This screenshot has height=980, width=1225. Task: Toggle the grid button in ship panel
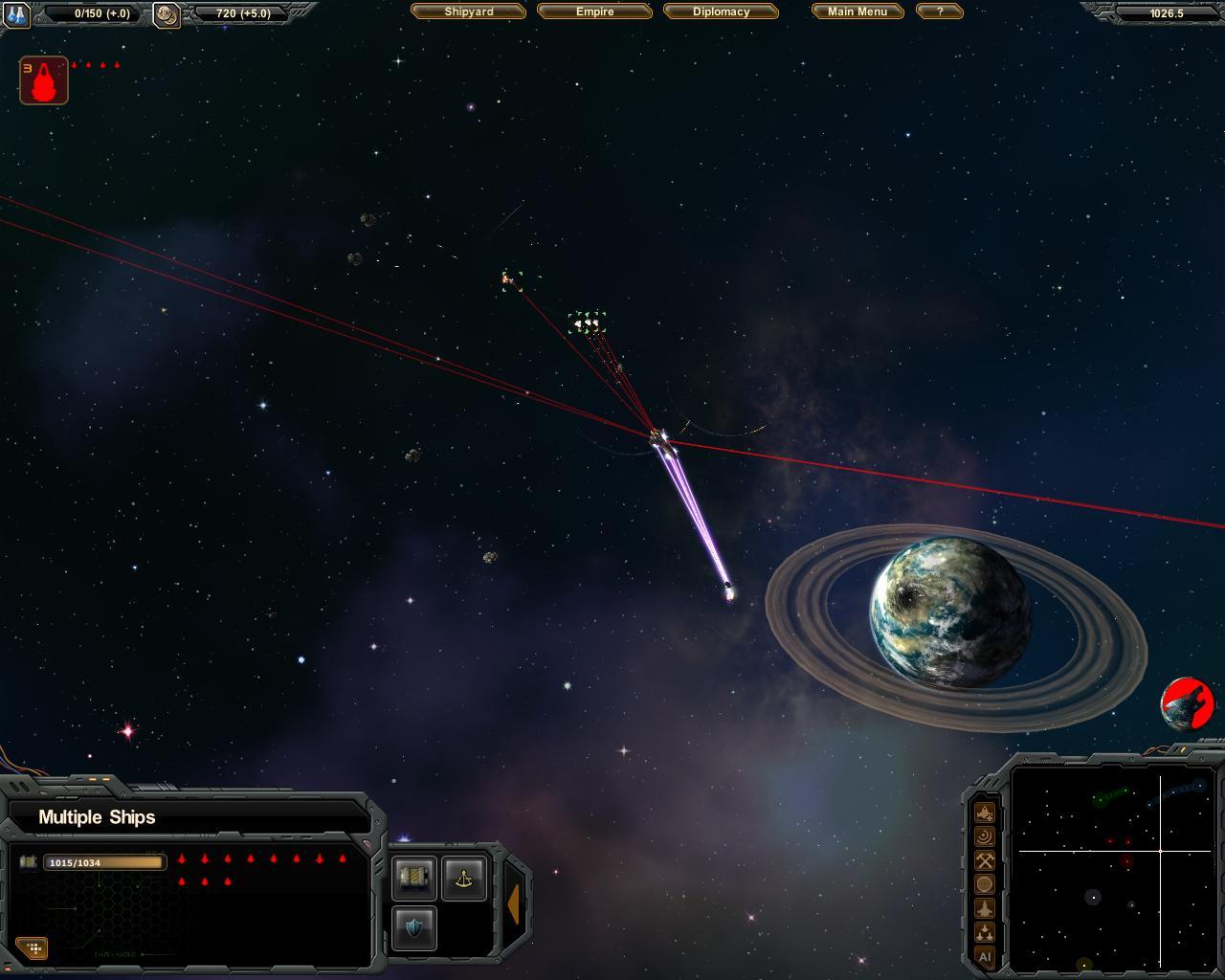click(x=33, y=948)
